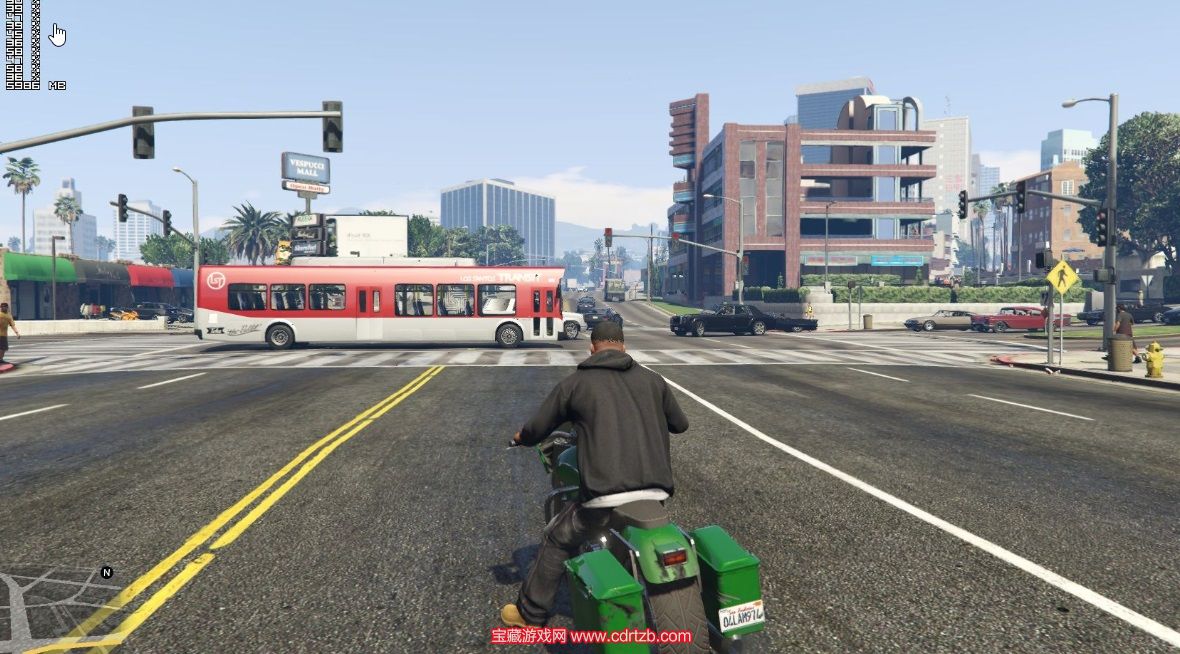The width and height of the screenshot is (1180, 654).
Task: Open the www.cdrtzb.com watermark link
Action: [x=631, y=636]
